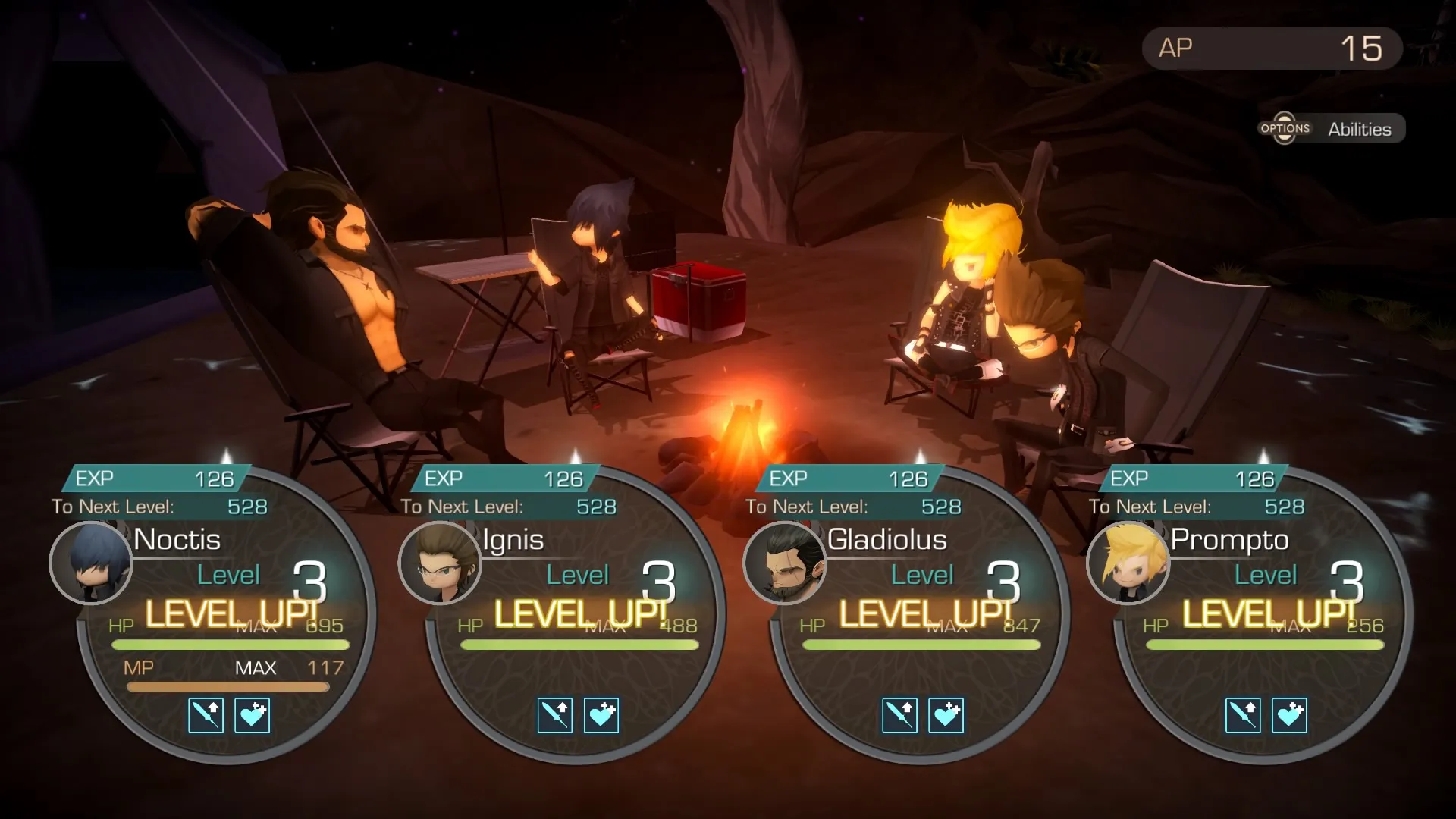
Task: Choose Gladiolus's character portrait
Action: tap(785, 563)
